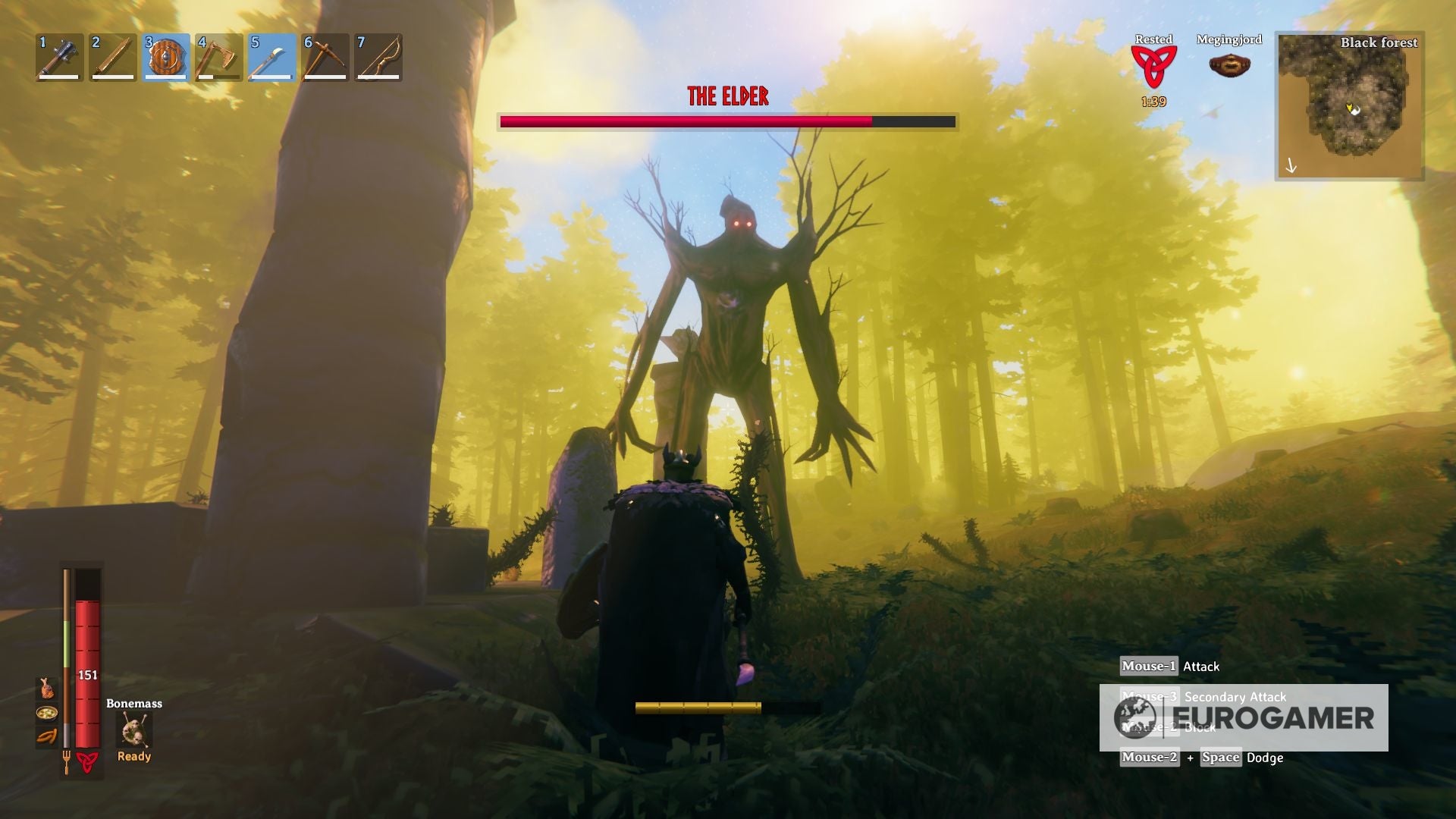Click the Ready label under Bonemass
Image resolution: width=1456 pixels, height=819 pixels.
click(x=134, y=756)
